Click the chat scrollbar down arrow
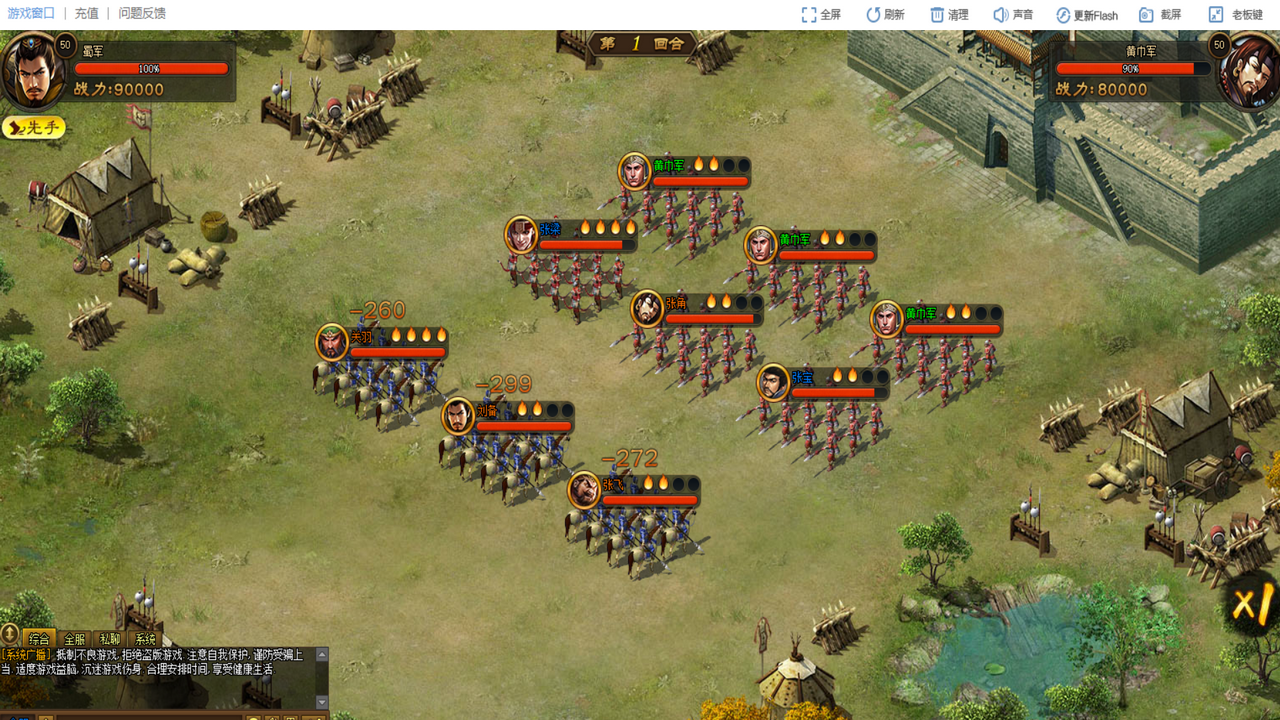 322,701
